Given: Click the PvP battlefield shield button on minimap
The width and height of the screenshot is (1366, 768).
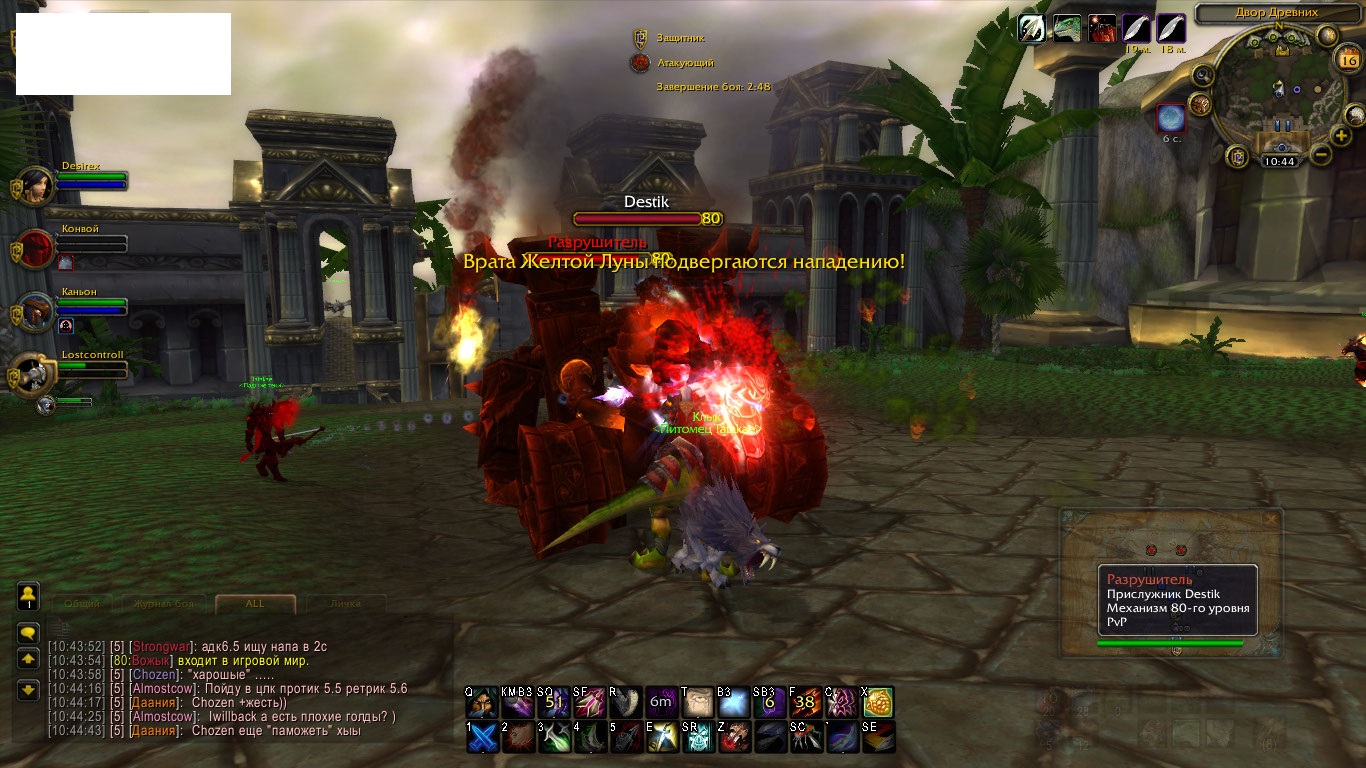Looking at the screenshot, I should [1238, 157].
